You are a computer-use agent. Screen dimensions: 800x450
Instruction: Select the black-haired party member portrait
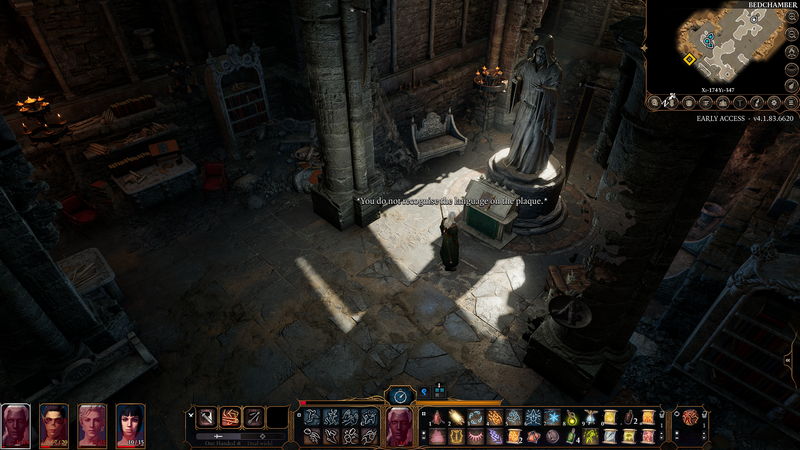[x=131, y=426]
